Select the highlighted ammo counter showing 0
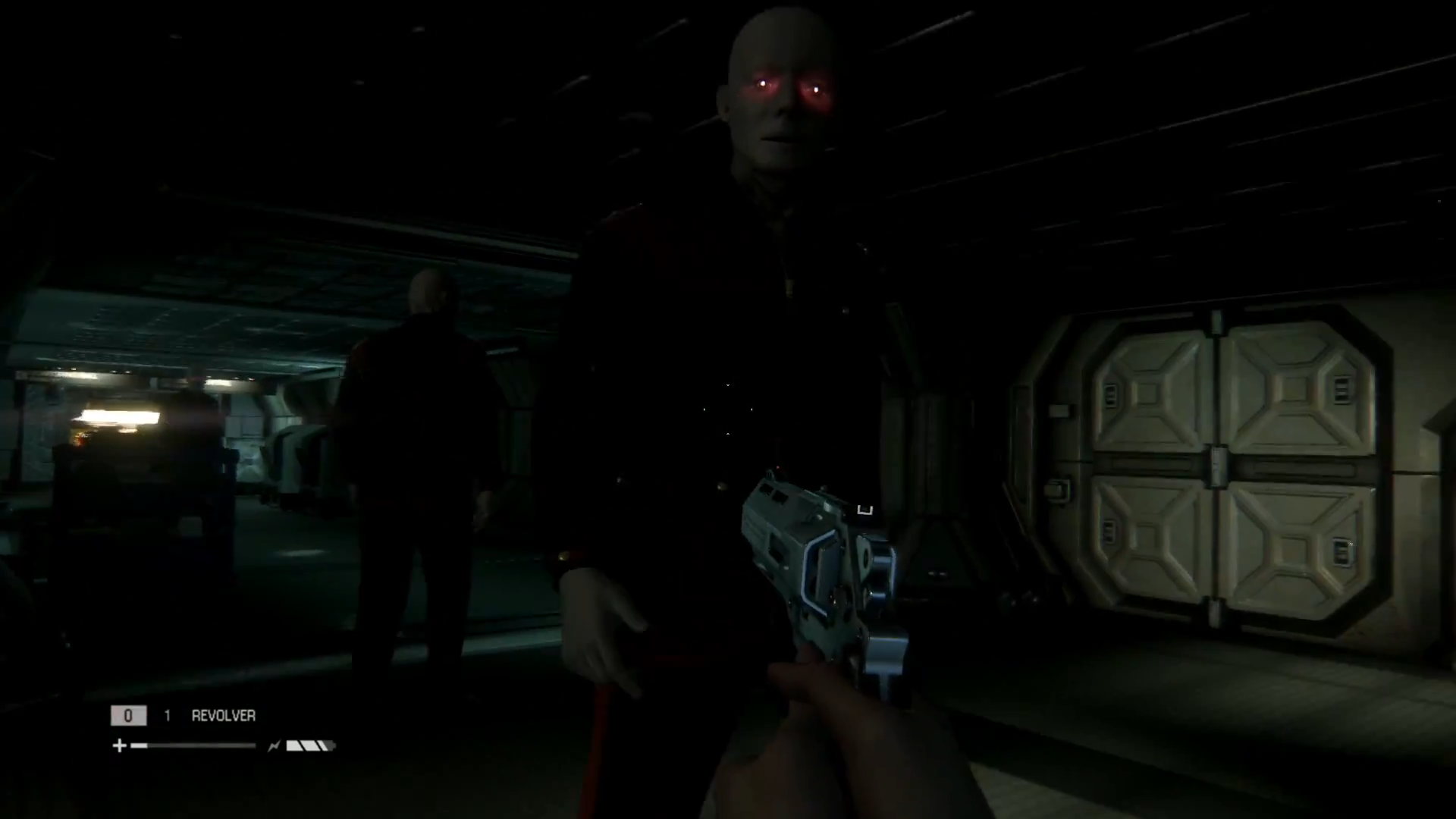 (x=129, y=714)
